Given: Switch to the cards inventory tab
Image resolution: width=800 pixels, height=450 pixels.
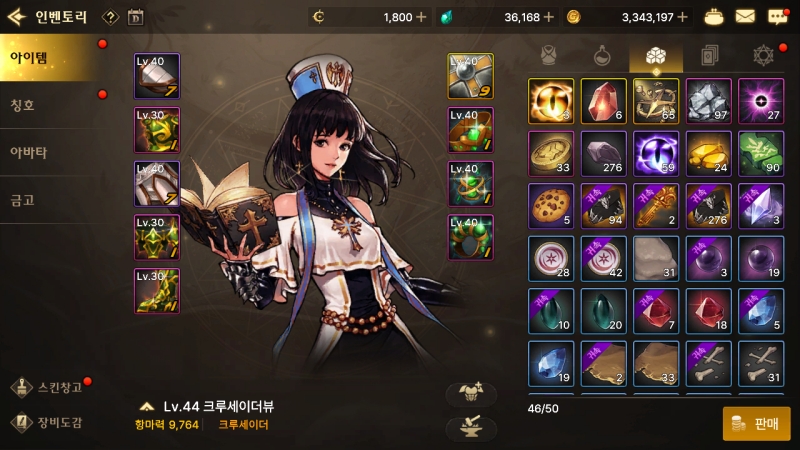Looking at the screenshot, I should [707, 54].
